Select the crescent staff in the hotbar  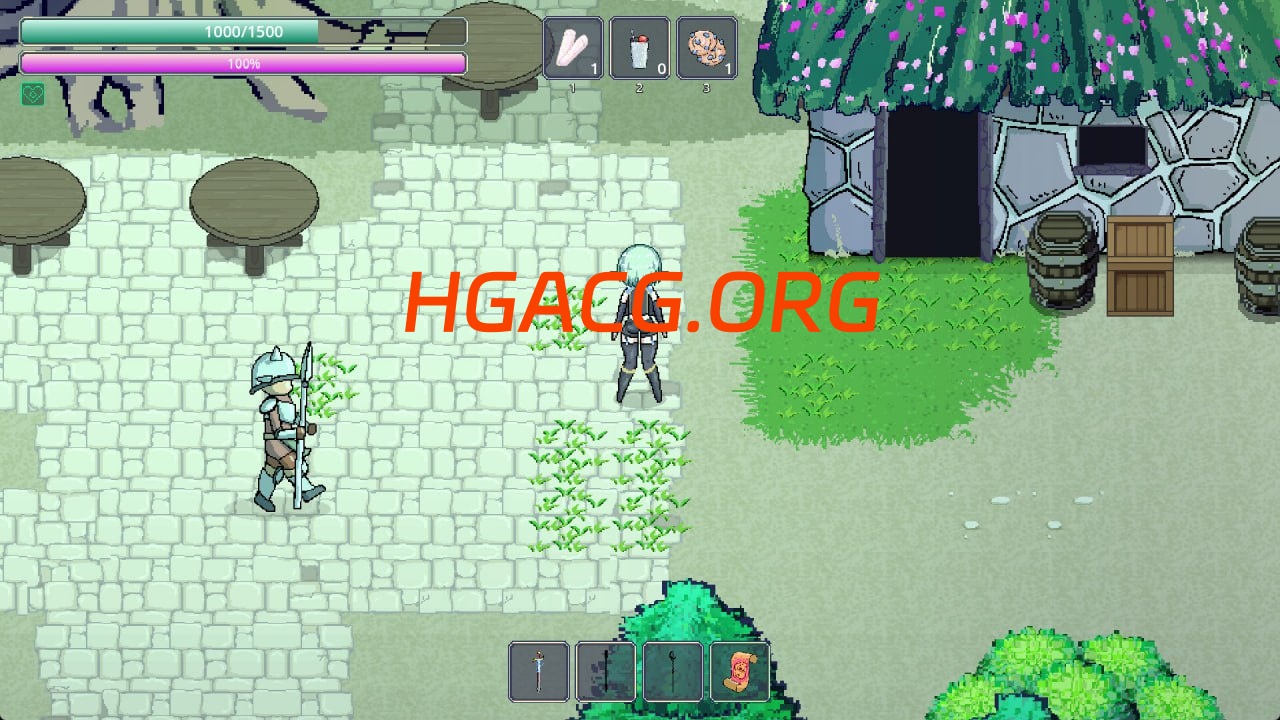[673, 672]
